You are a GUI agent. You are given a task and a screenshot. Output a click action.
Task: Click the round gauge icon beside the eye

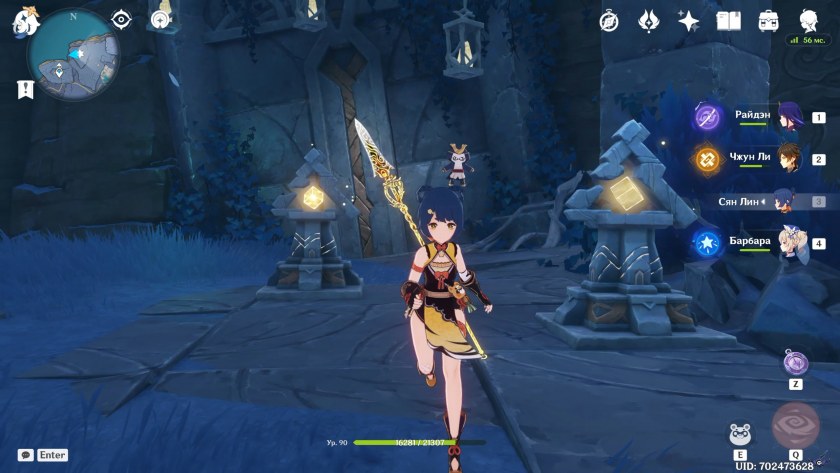tap(160, 19)
